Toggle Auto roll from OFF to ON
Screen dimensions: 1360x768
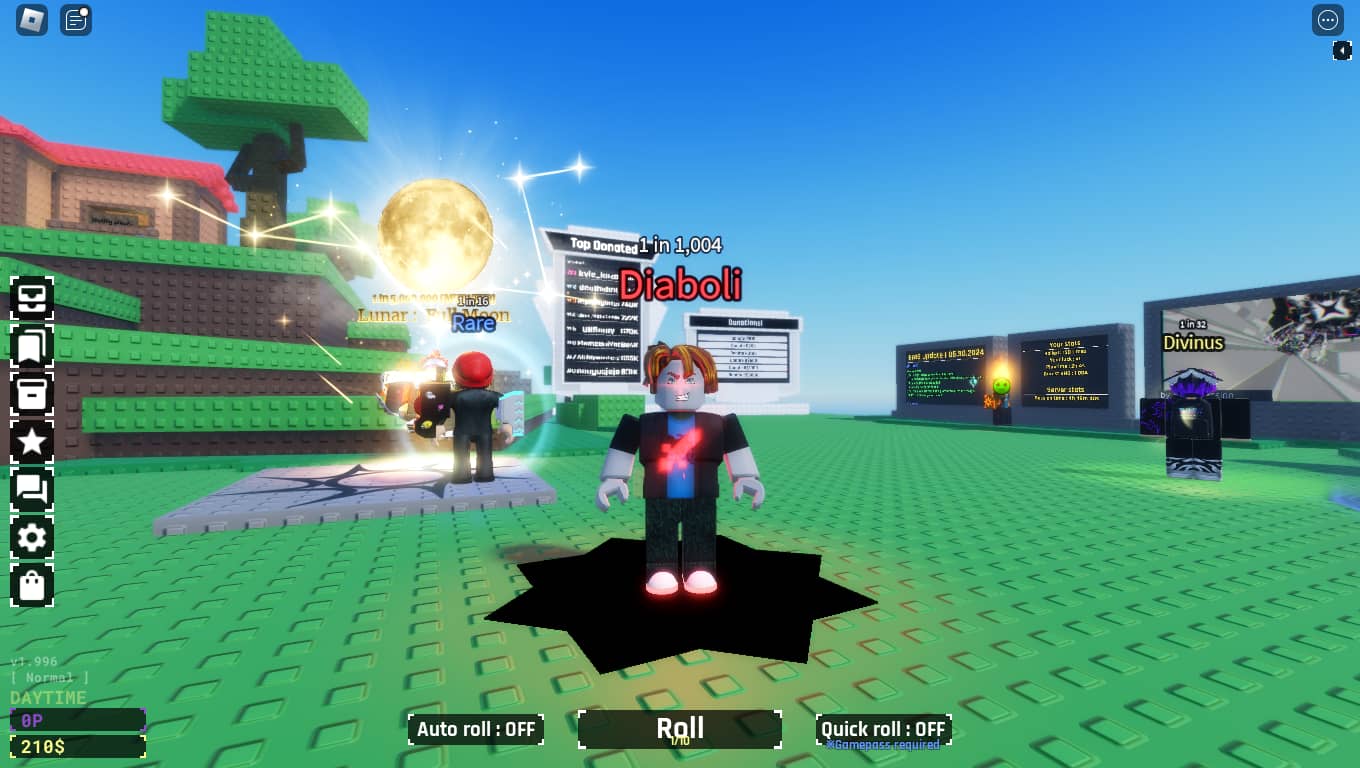(x=476, y=729)
